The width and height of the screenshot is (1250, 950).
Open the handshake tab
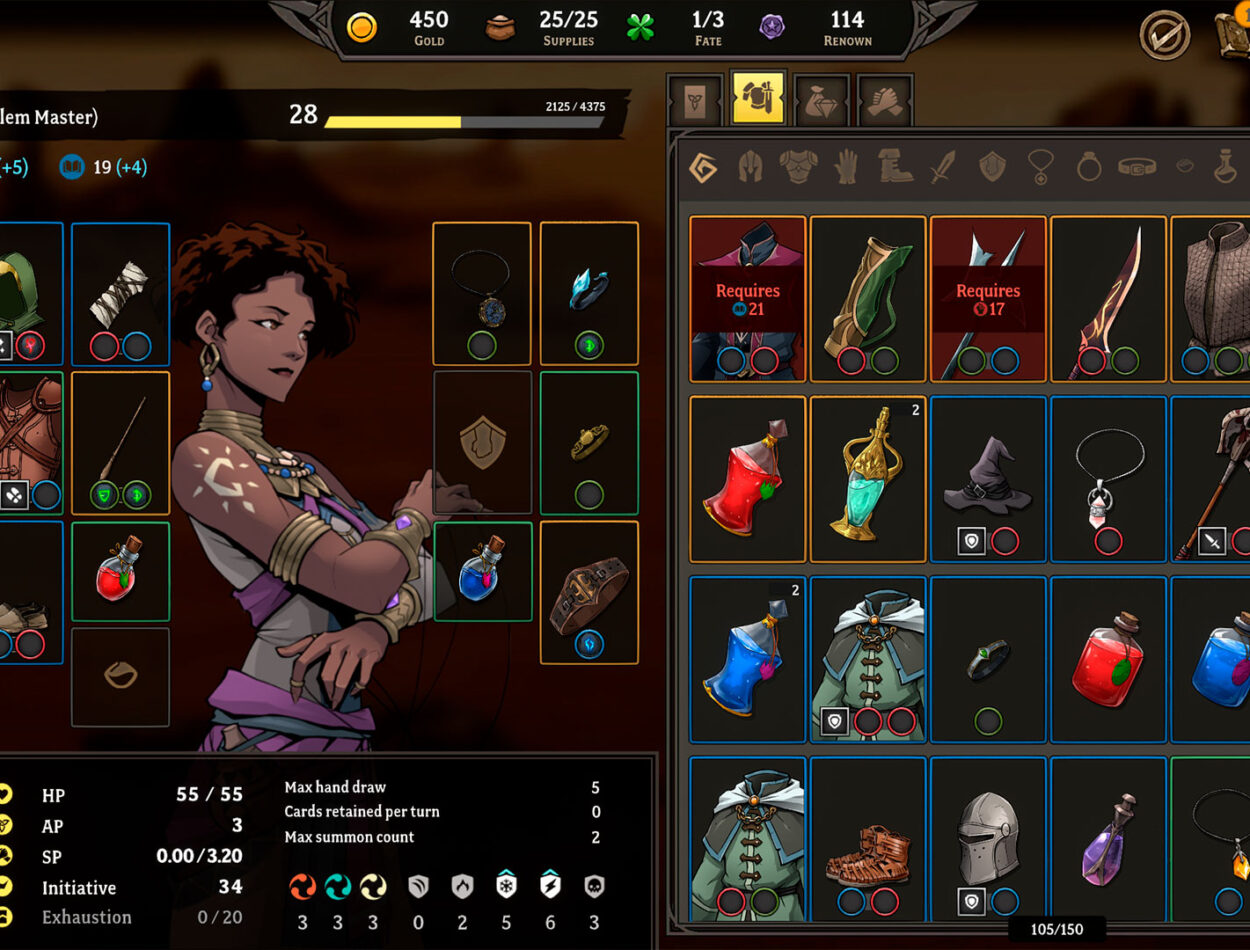[884, 101]
